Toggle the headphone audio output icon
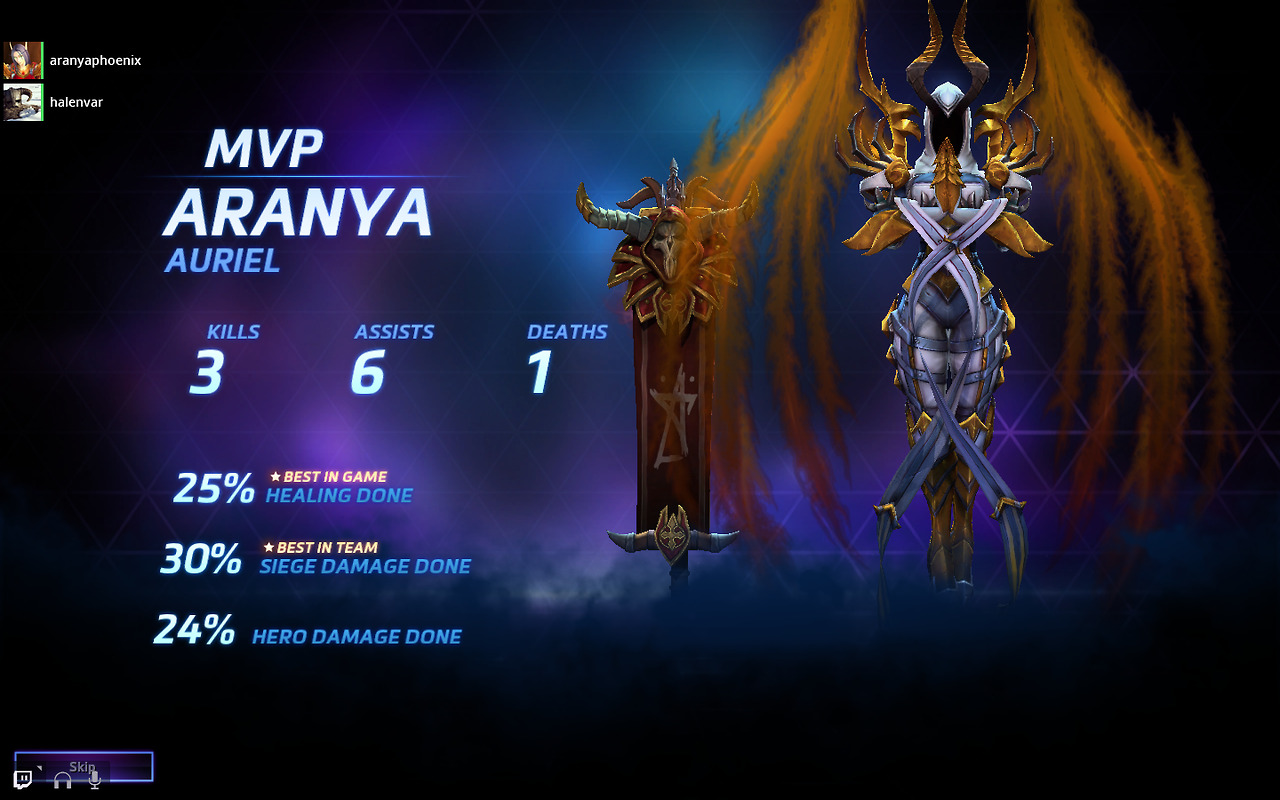The image size is (1280, 800). click(x=62, y=781)
